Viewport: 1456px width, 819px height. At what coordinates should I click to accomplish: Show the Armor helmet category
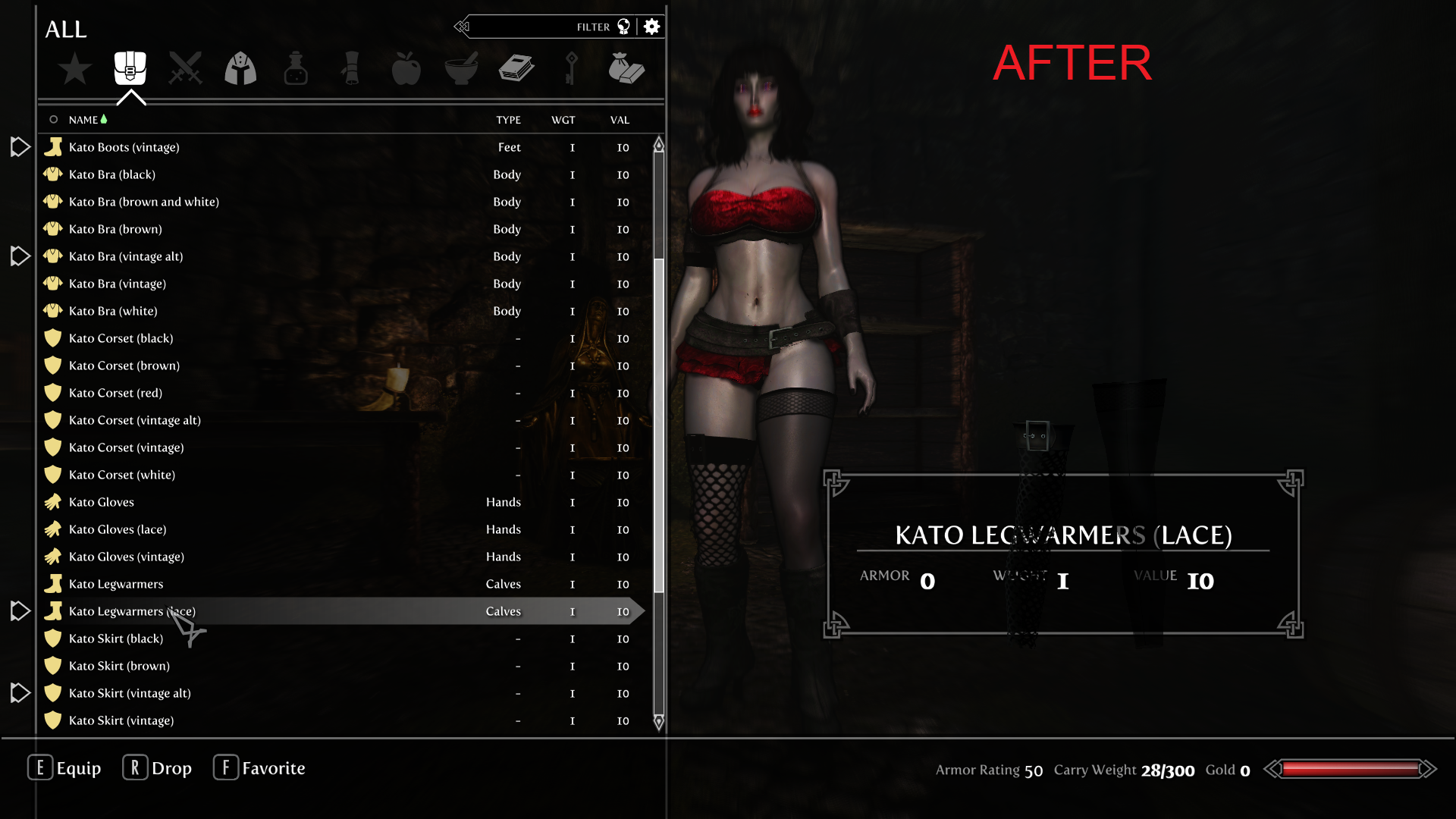click(x=240, y=68)
